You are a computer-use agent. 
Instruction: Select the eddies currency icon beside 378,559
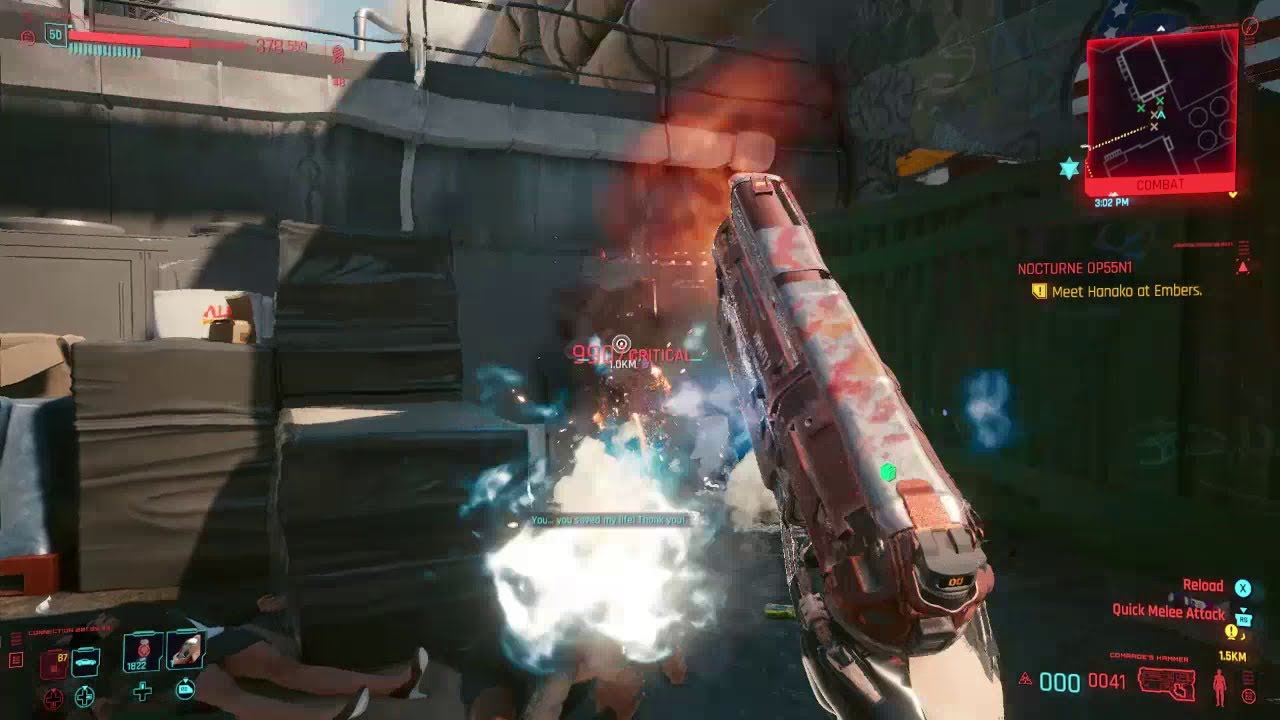pyautogui.click(x=337, y=55)
